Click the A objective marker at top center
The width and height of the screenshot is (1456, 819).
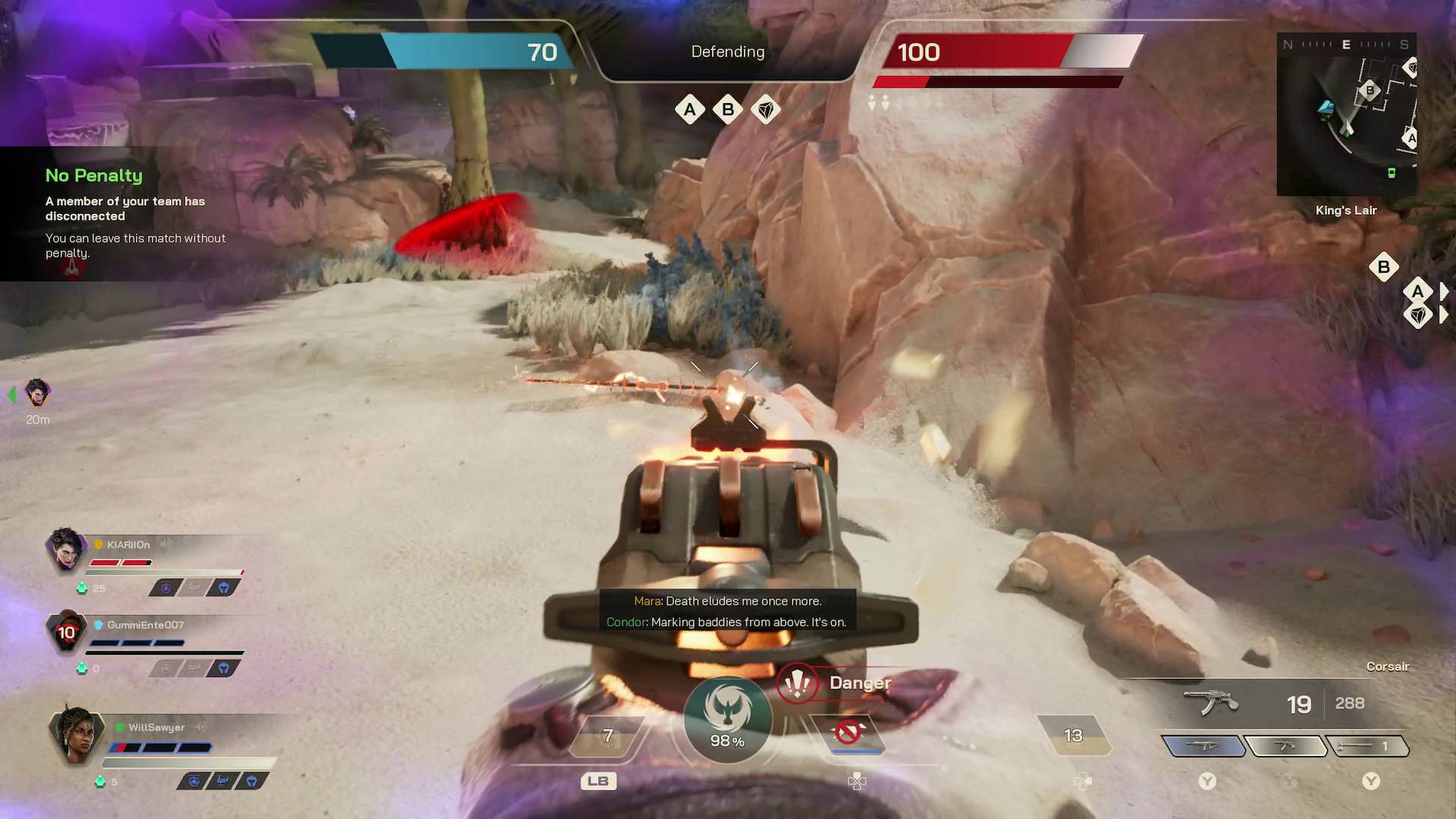tap(690, 109)
